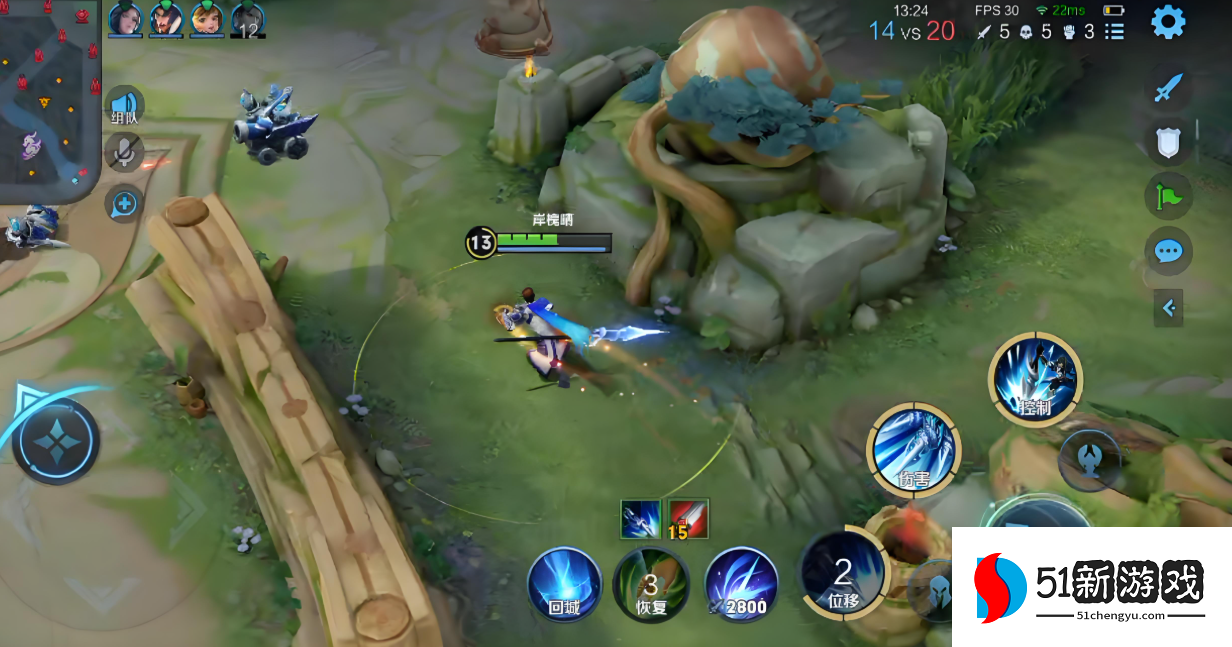Tap the movement joystick center

coord(56,441)
